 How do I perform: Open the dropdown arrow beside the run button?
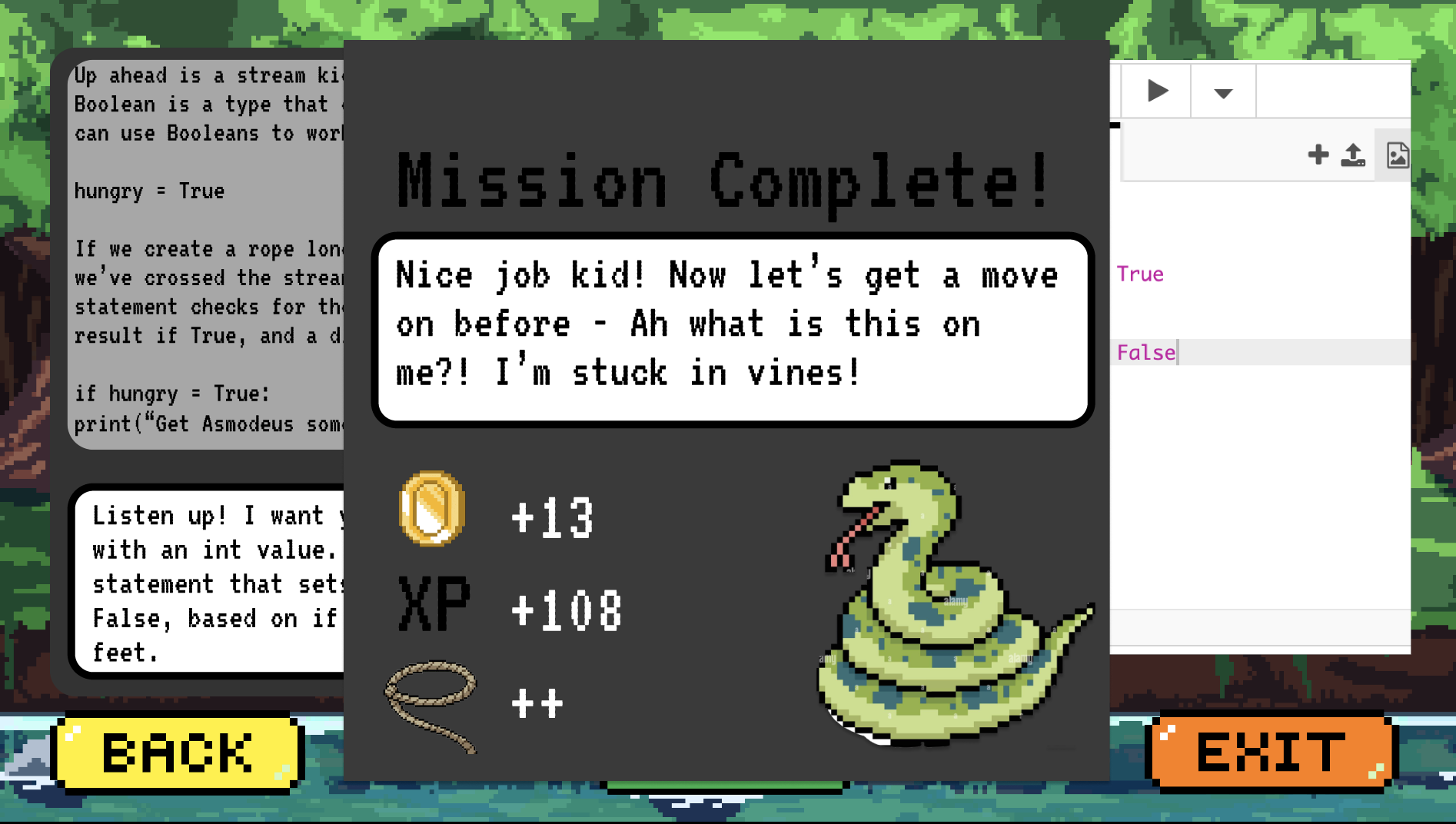point(1223,93)
